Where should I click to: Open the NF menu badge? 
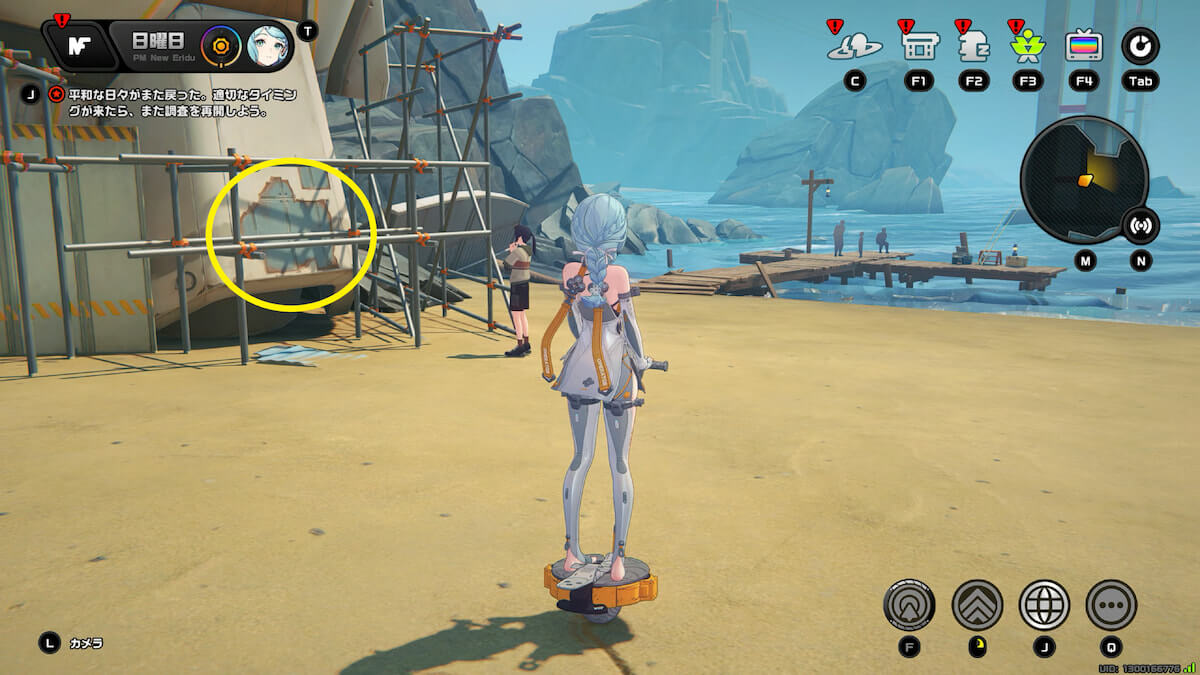[78, 46]
